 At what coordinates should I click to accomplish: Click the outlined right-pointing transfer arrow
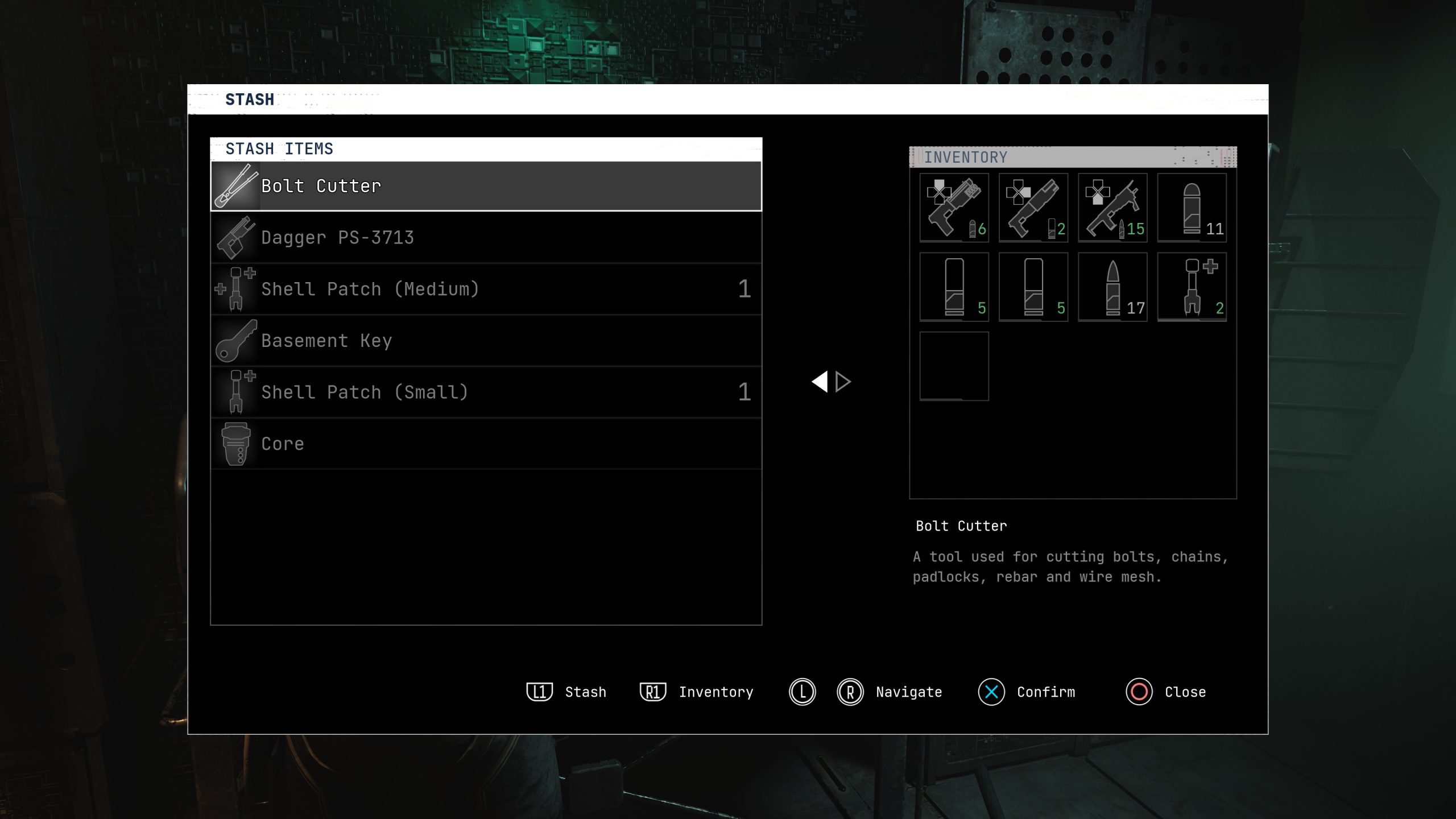click(x=843, y=382)
